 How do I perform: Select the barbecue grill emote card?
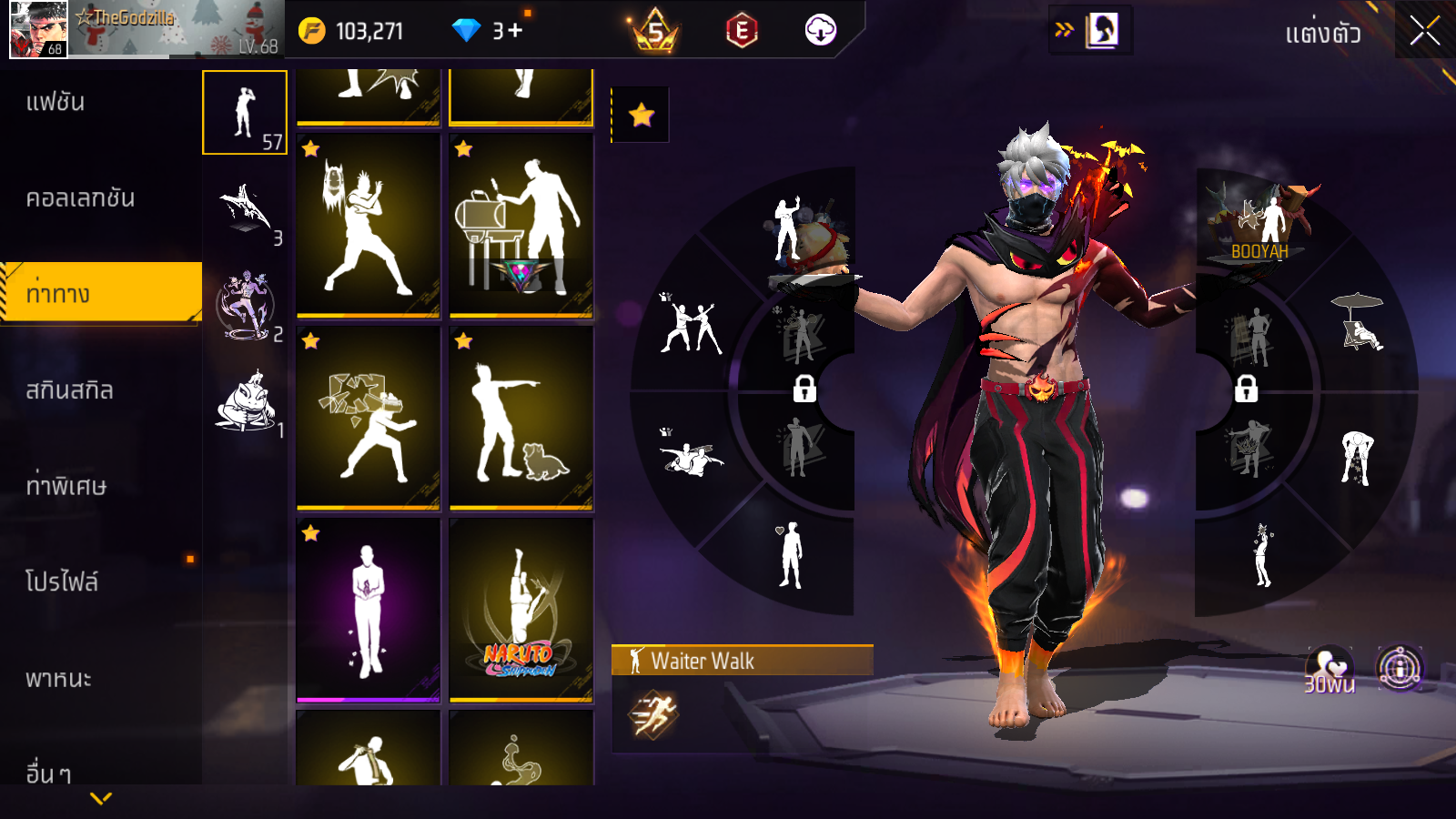pos(521,225)
